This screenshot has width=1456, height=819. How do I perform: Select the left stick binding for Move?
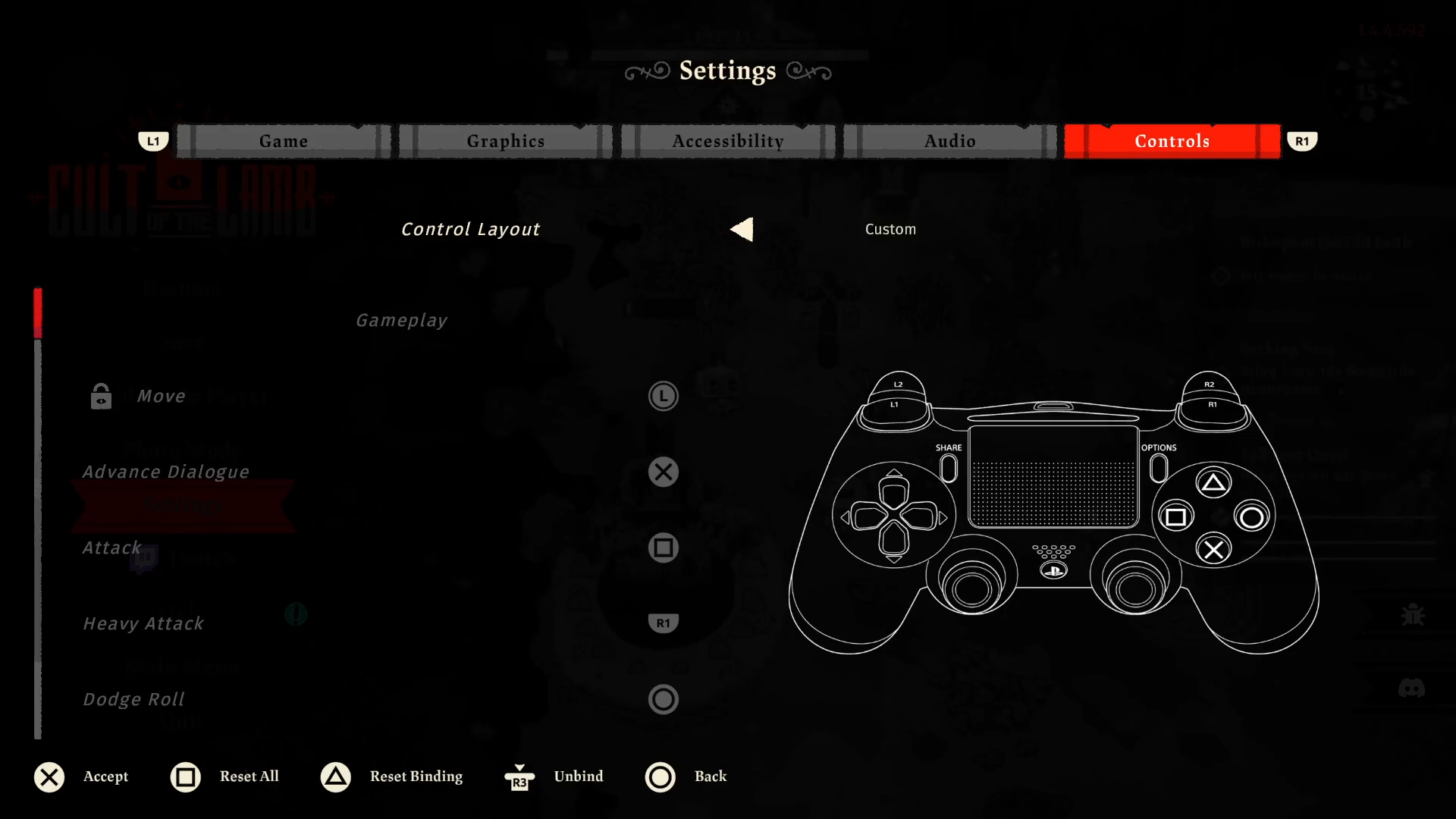(x=664, y=396)
